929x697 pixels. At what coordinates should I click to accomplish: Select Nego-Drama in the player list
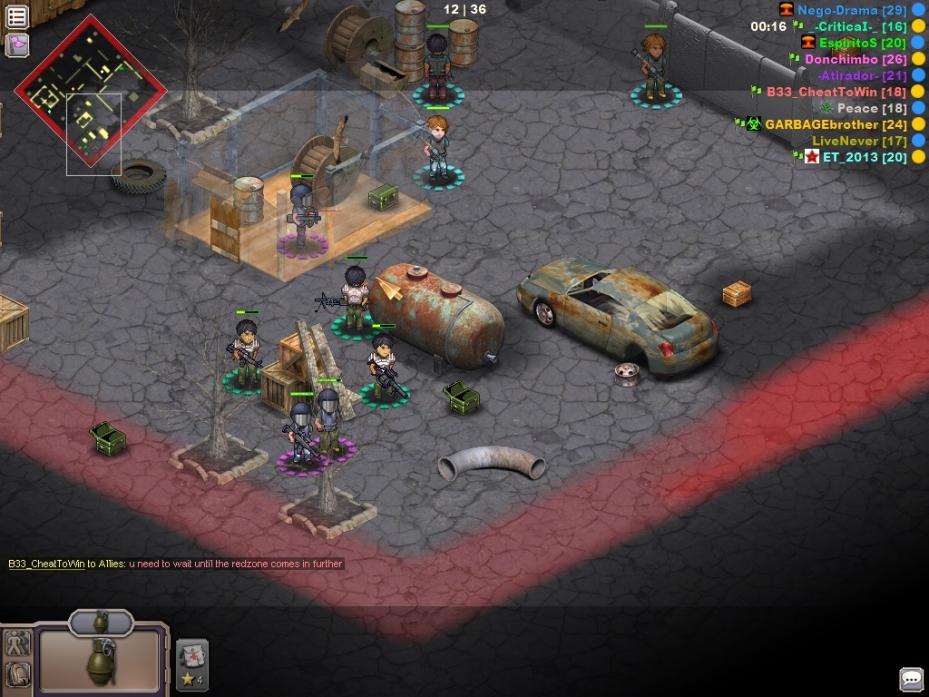click(x=837, y=10)
